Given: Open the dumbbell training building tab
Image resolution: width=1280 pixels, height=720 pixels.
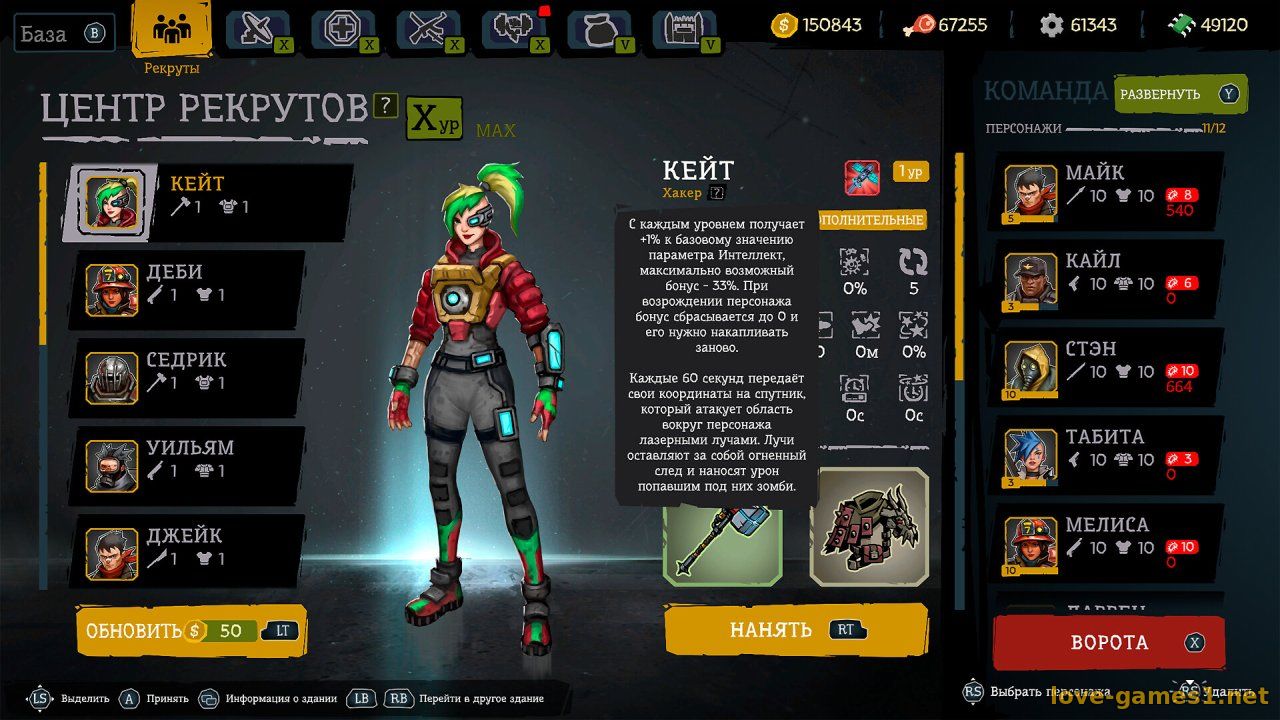Looking at the screenshot, I should coord(514,30).
